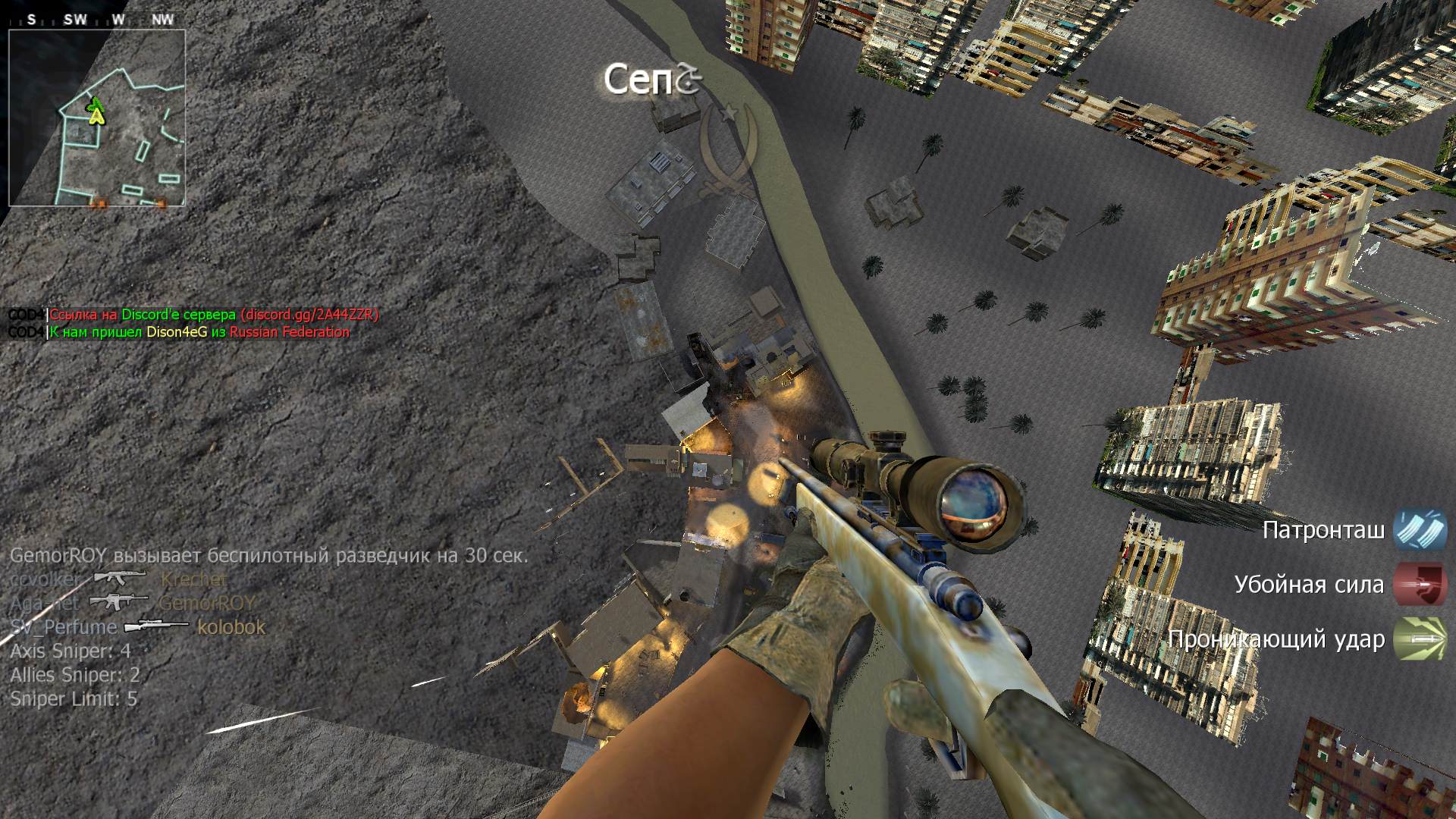Click the compass heading strip

pos(97,20)
